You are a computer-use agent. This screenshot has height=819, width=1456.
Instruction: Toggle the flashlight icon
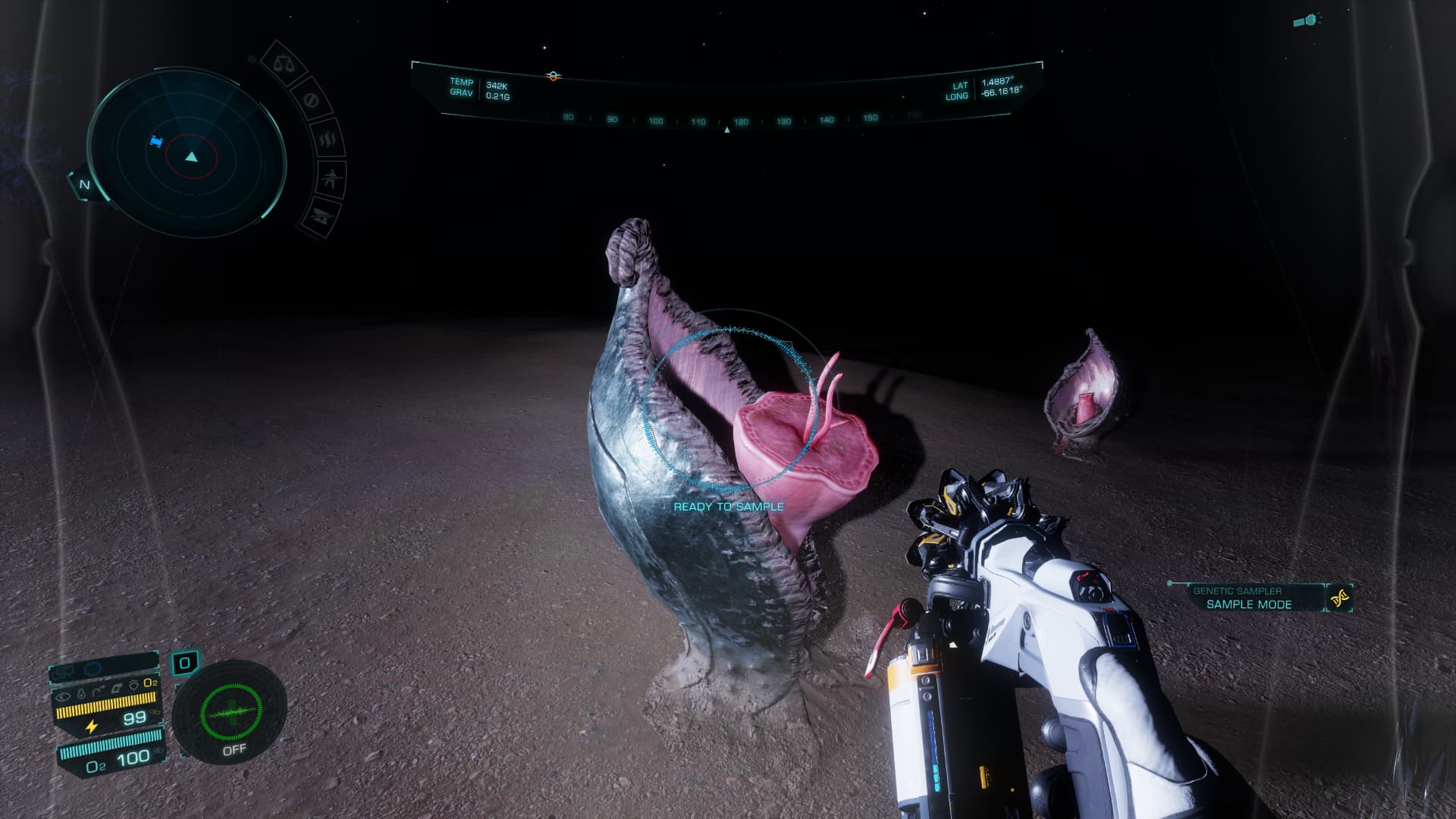1307,20
